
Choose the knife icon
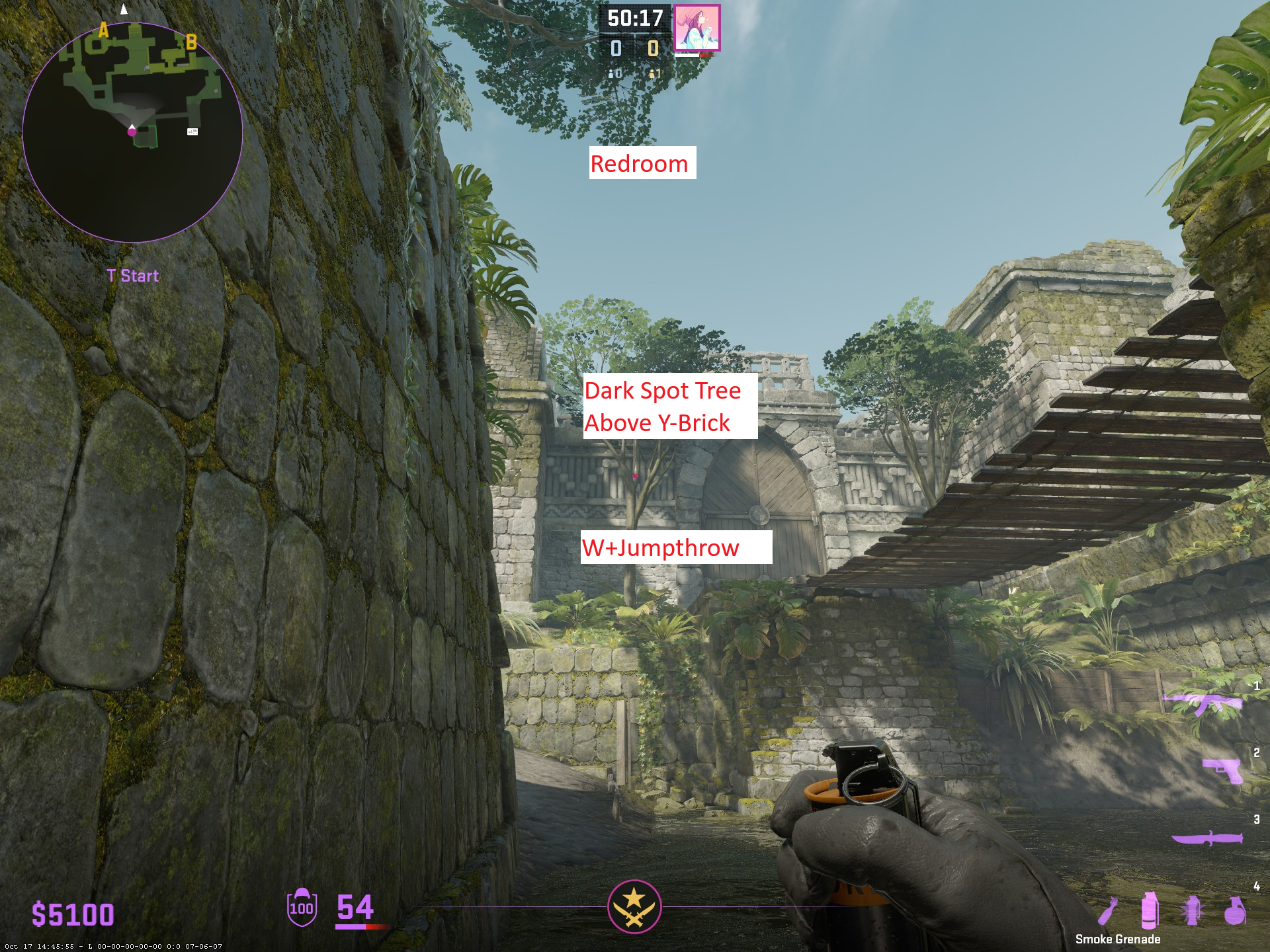(x=1206, y=838)
